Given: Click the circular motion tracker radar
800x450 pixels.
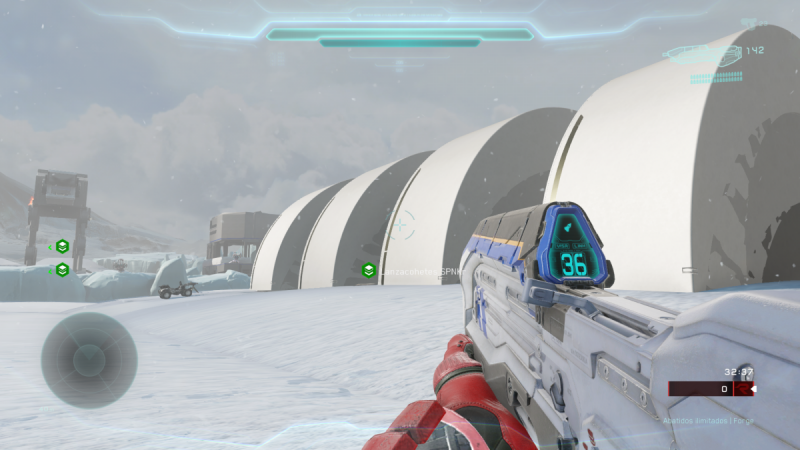Looking at the screenshot, I should click(x=89, y=360).
